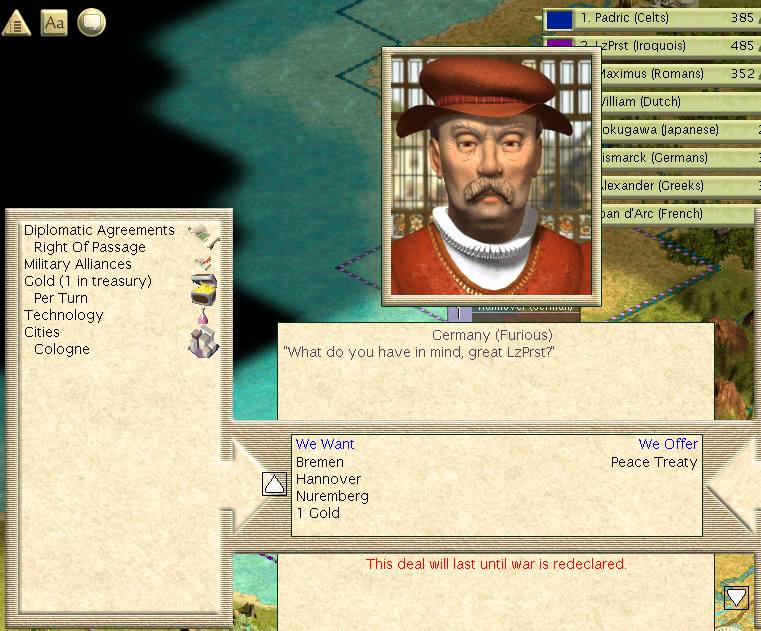Choose Gold in treasury option
Screen dimensions: 761x631
(x=88, y=281)
